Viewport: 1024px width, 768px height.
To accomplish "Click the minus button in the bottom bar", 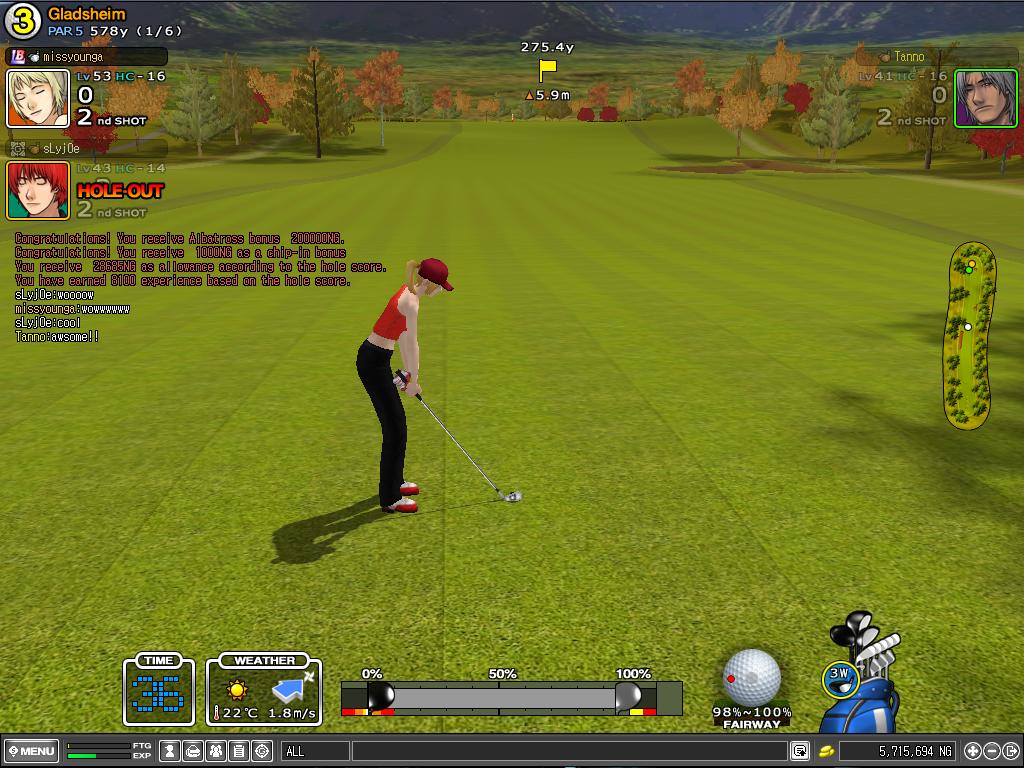I will tap(991, 751).
